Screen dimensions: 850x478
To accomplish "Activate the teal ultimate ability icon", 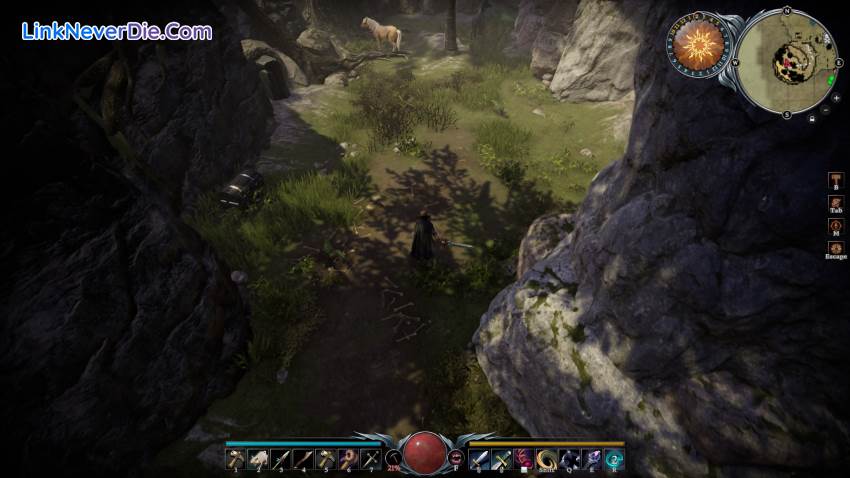I will click(x=615, y=459).
